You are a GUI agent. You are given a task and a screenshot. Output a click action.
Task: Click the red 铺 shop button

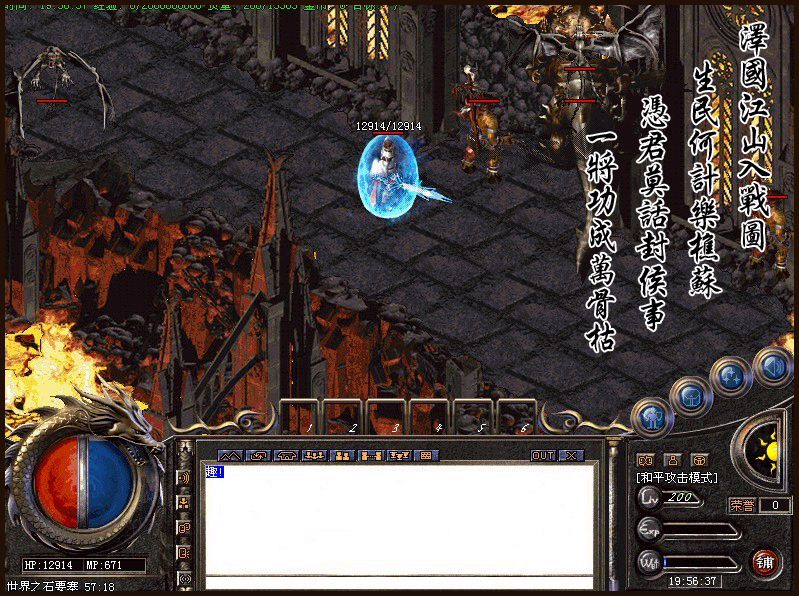pyautogui.click(x=766, y=561)
